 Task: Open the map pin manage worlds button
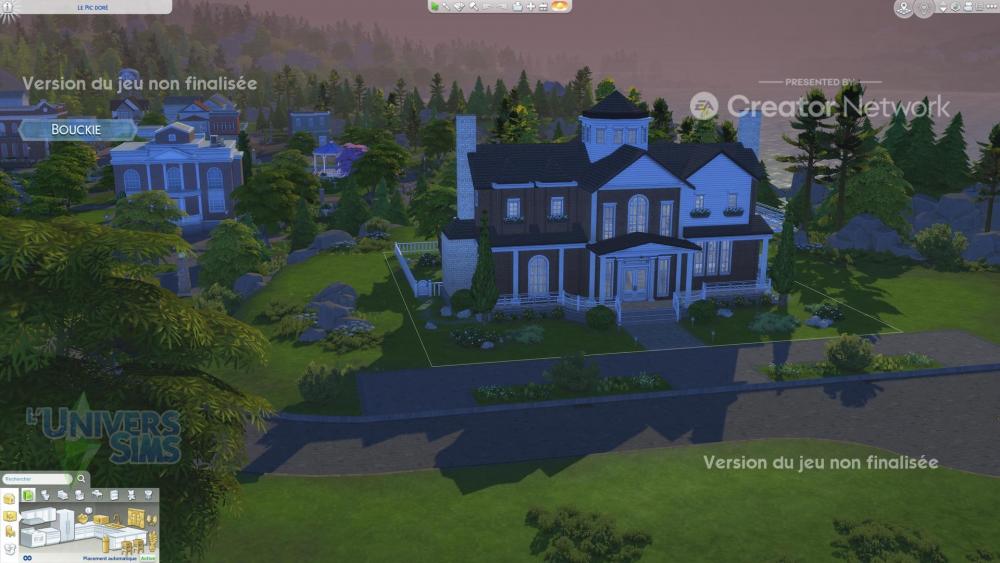pyautogui.click(x=903, y=8)
